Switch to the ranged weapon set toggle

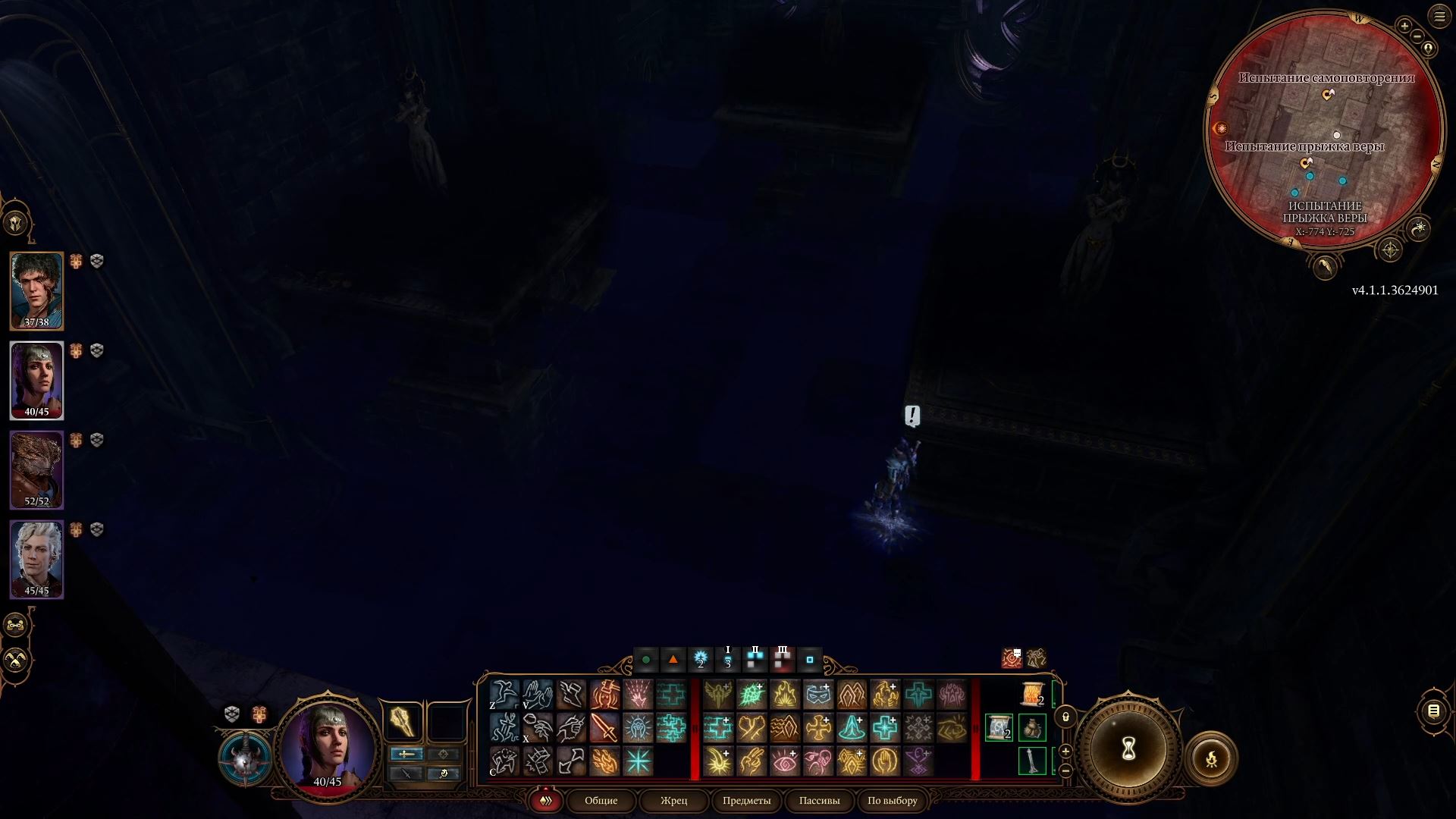(x=444, y=754)
